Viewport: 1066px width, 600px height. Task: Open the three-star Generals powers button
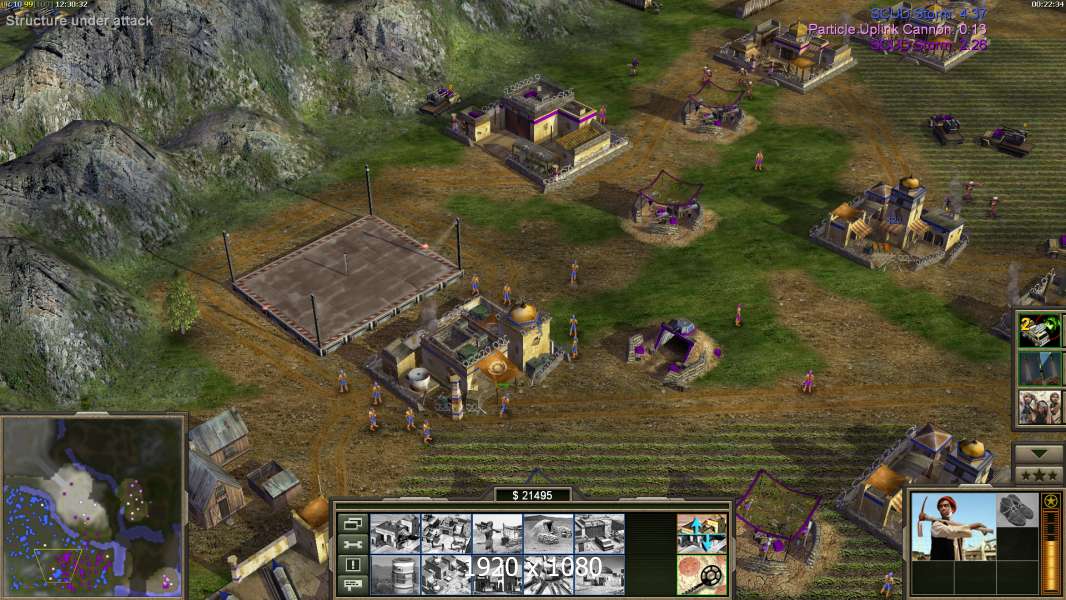1038,474
